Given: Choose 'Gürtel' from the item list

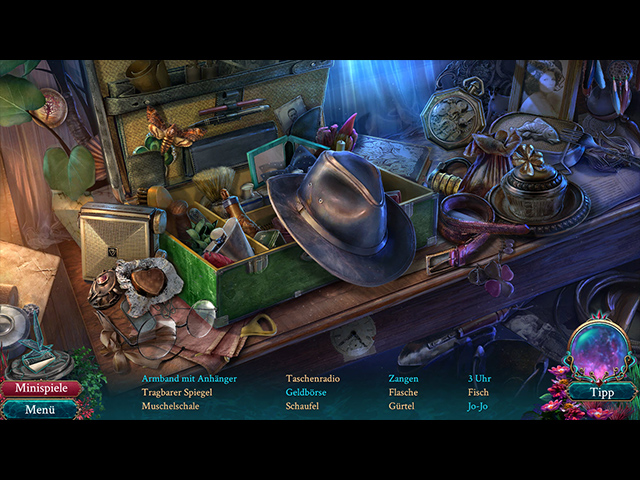Looking at the screenshot, I should 402,407.
